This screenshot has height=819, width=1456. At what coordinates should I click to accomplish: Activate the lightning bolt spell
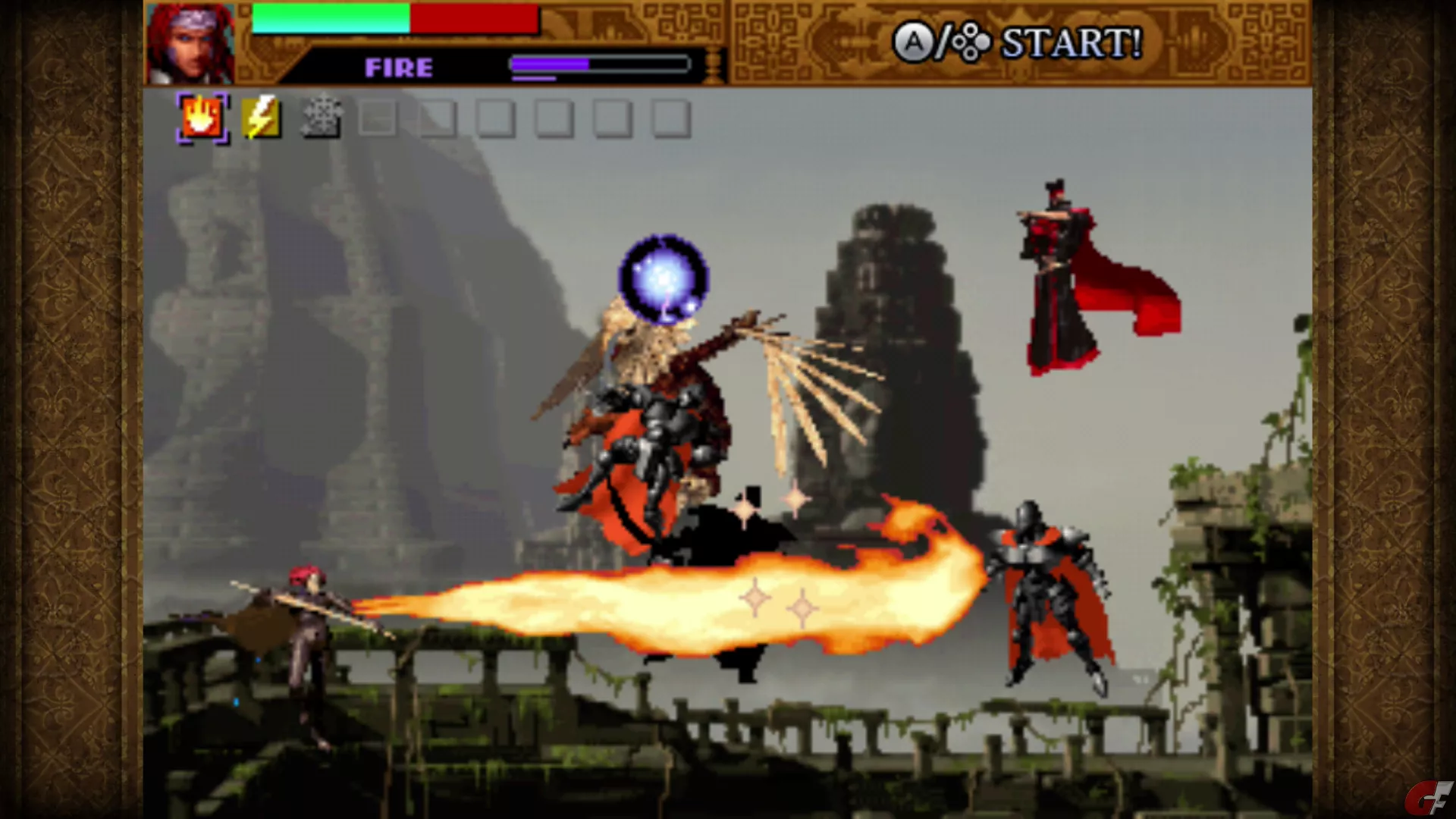[x=261, y=118]
